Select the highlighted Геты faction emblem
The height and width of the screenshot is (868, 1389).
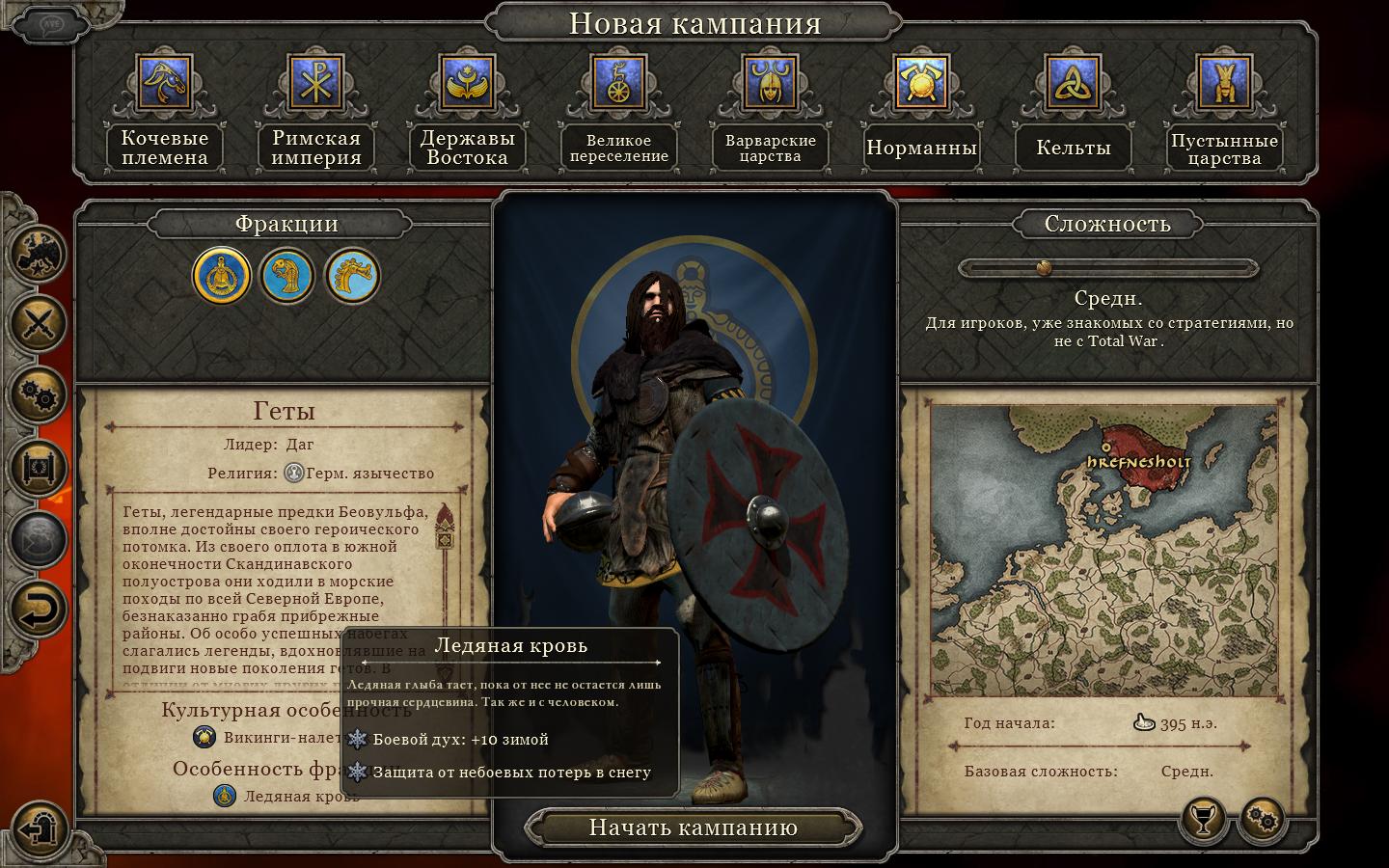point(222,276)
